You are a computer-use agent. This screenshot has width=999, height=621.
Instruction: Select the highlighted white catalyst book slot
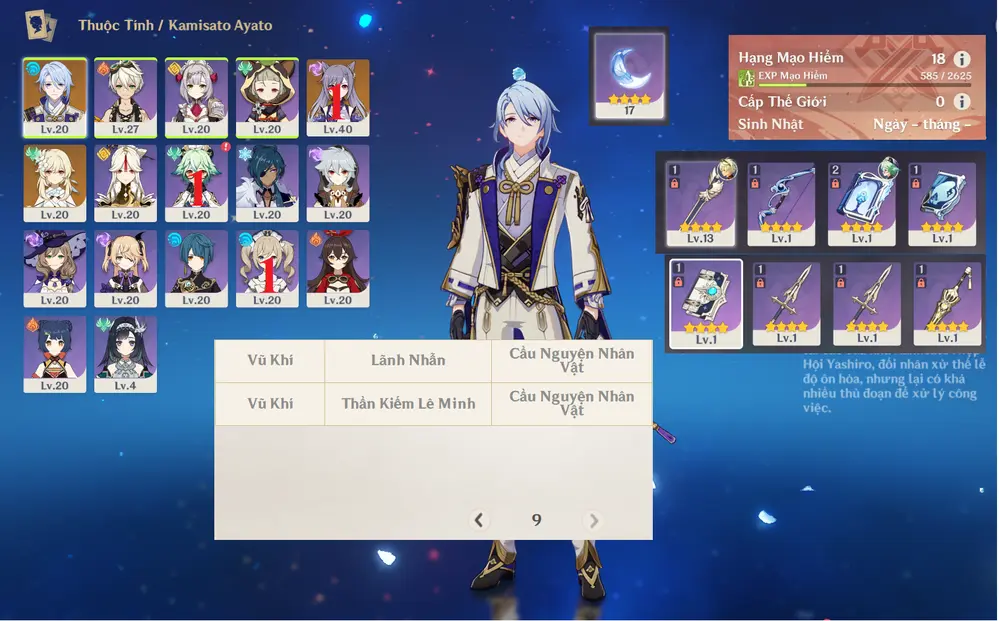click(706, 304)
